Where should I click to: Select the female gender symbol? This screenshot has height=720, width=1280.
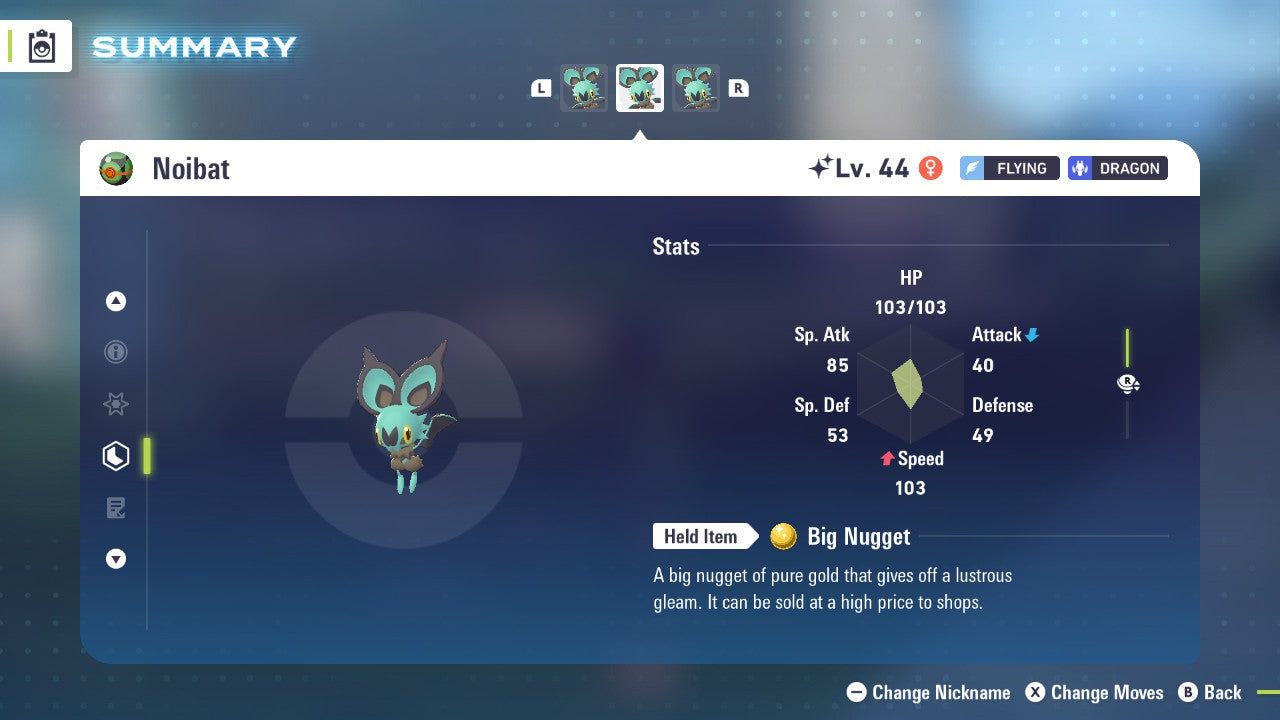tap(931, 168)
